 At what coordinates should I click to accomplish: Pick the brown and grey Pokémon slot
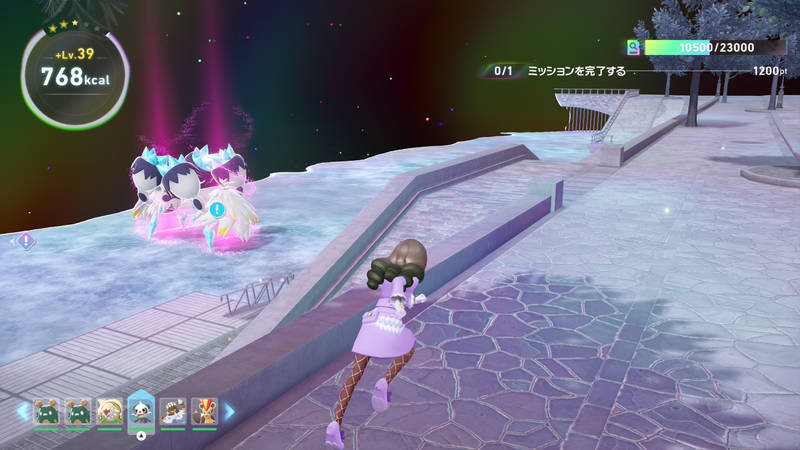(173, 411)
